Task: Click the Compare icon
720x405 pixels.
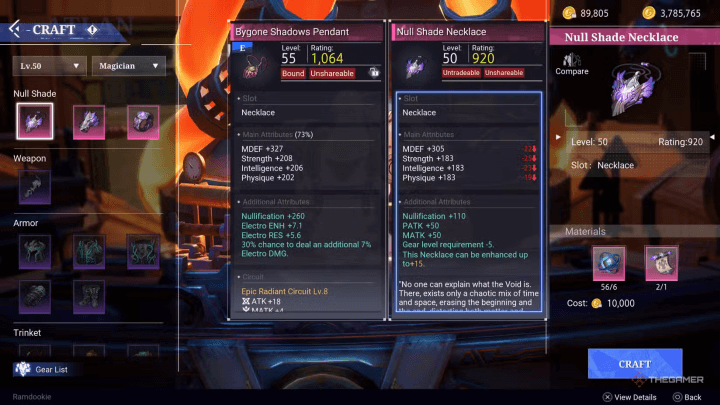Action: click(x=571, y=64)
